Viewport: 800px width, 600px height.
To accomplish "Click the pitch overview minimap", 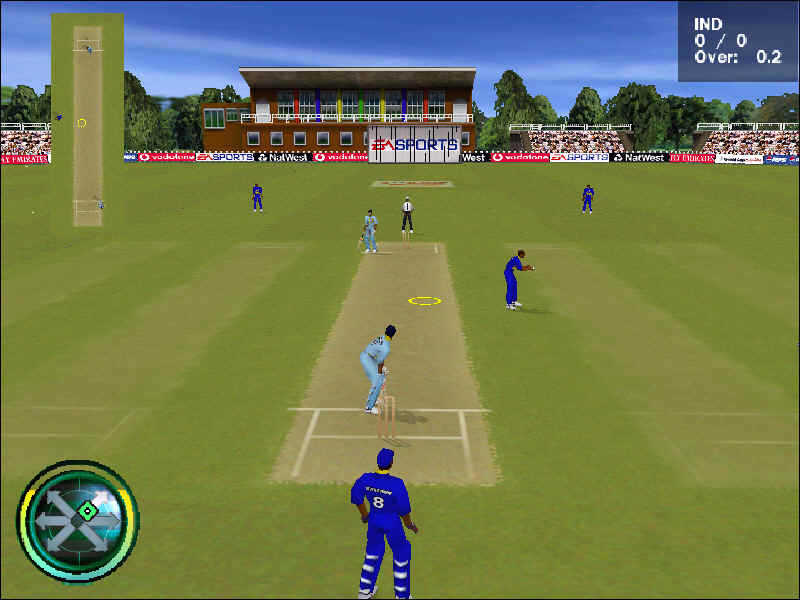I will click(87, 120).
